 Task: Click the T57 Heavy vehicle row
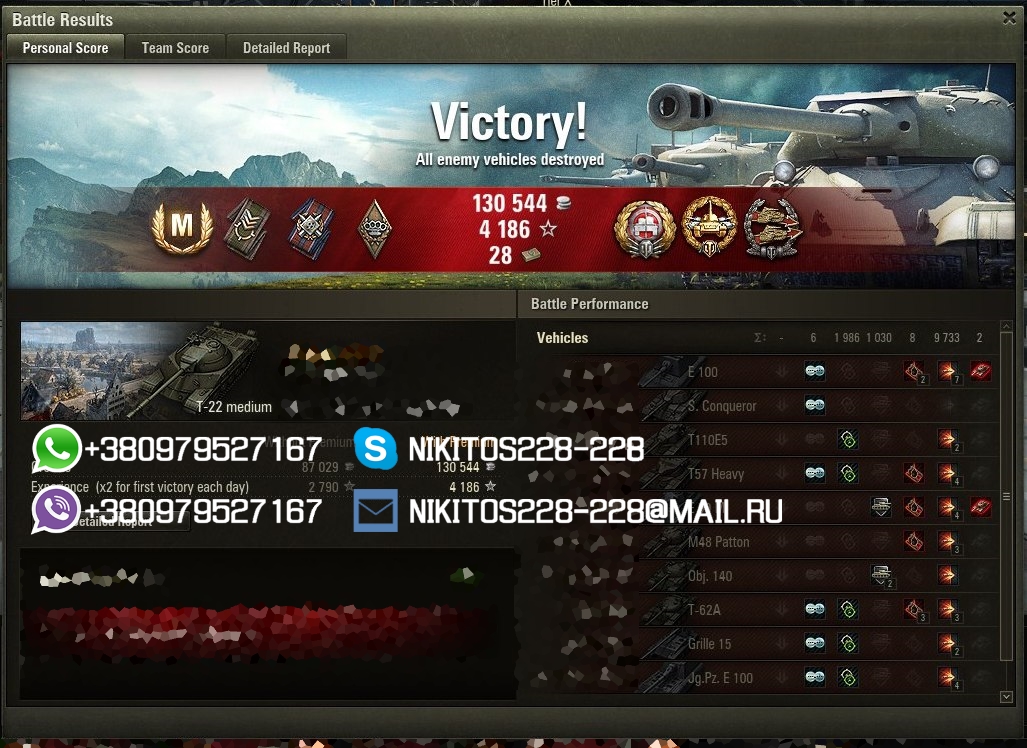pos(715,474)
